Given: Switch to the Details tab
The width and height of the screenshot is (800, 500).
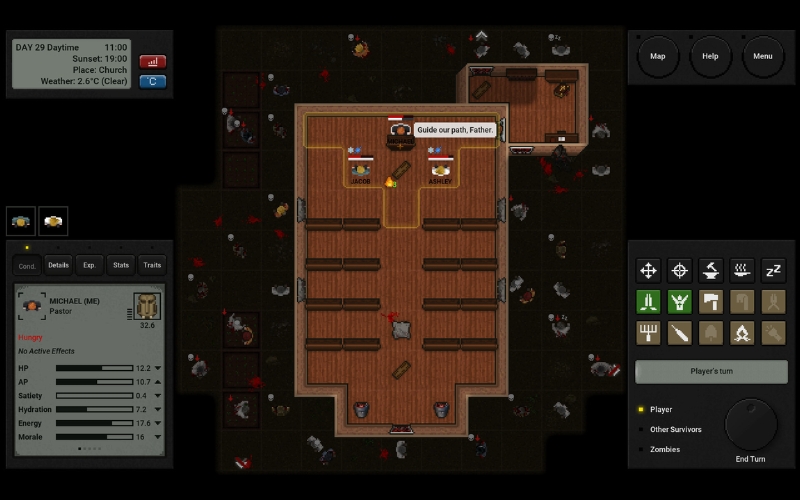Looking at the screenshot, I should click(58, 265).
